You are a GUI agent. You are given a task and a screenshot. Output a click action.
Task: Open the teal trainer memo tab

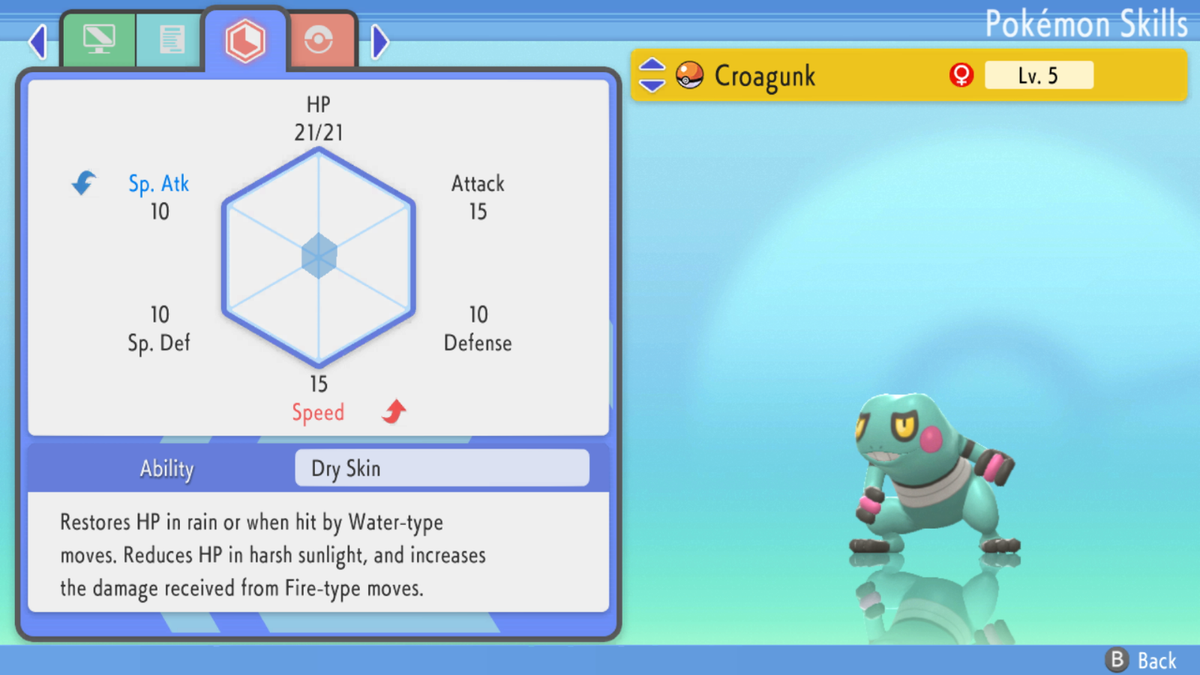tap(171, 40)
